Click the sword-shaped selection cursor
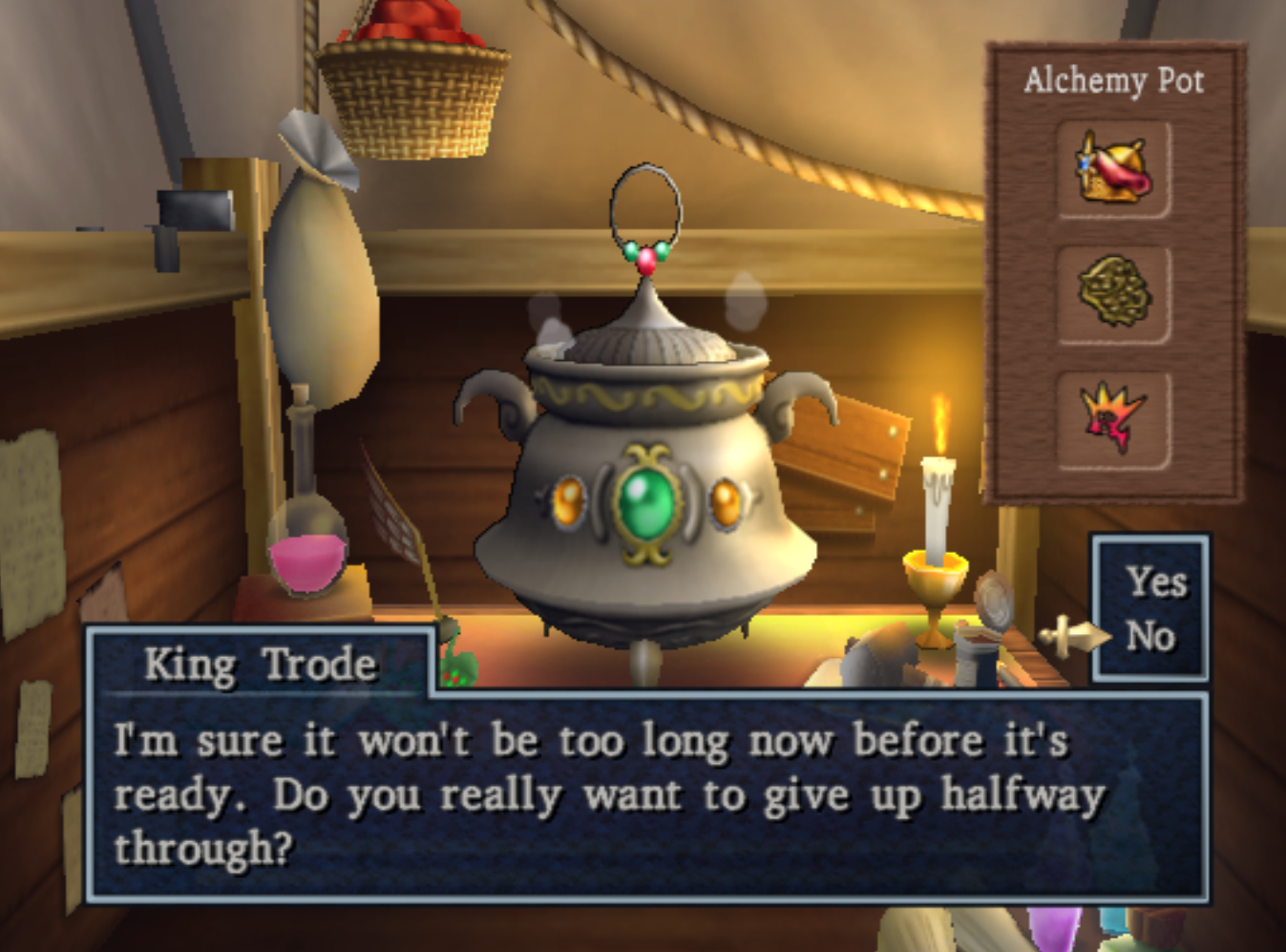Viewport: 1286px width, 952px height. point(1071,633)
